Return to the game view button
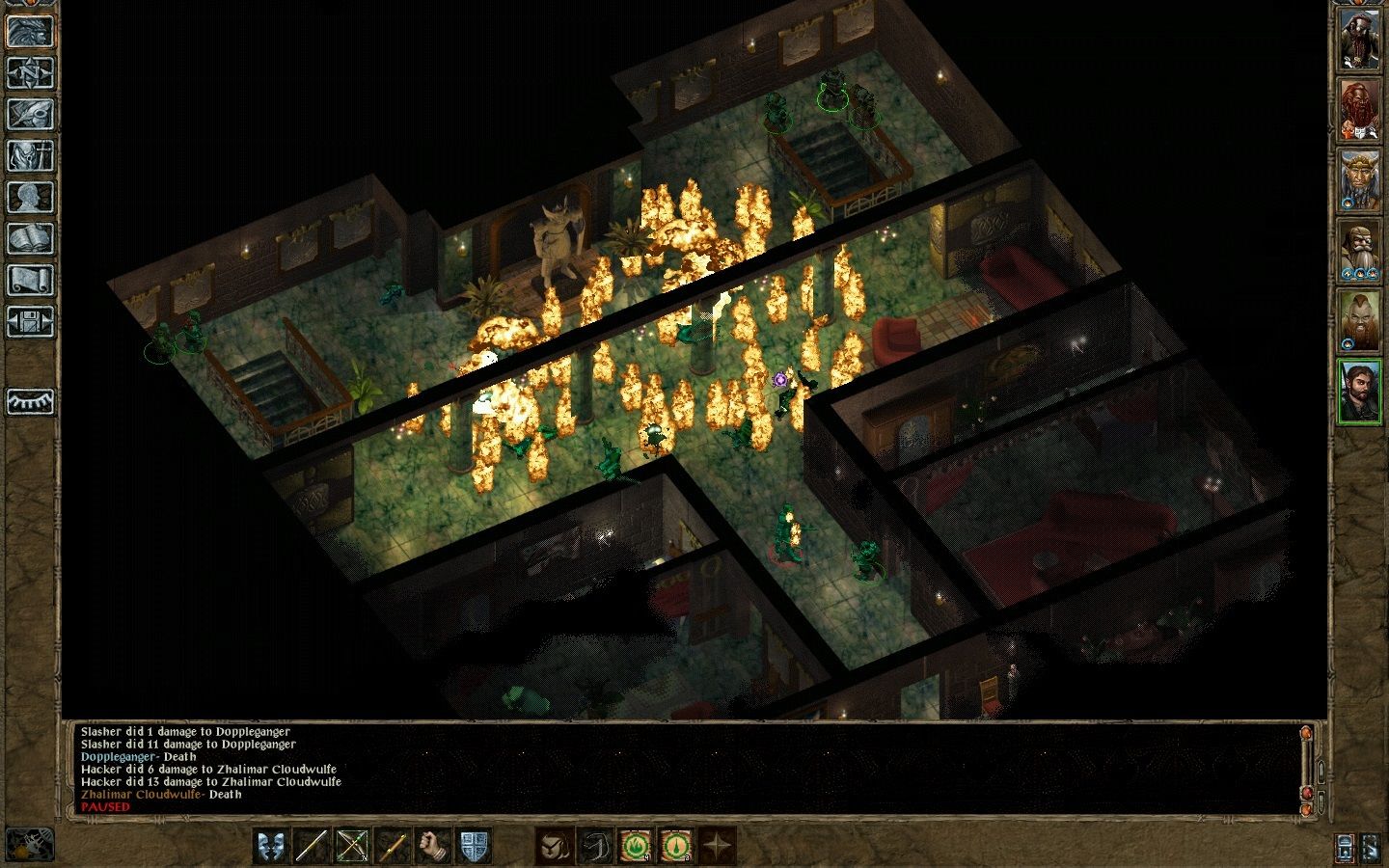Screen dimensions: 1389x868 30,30
